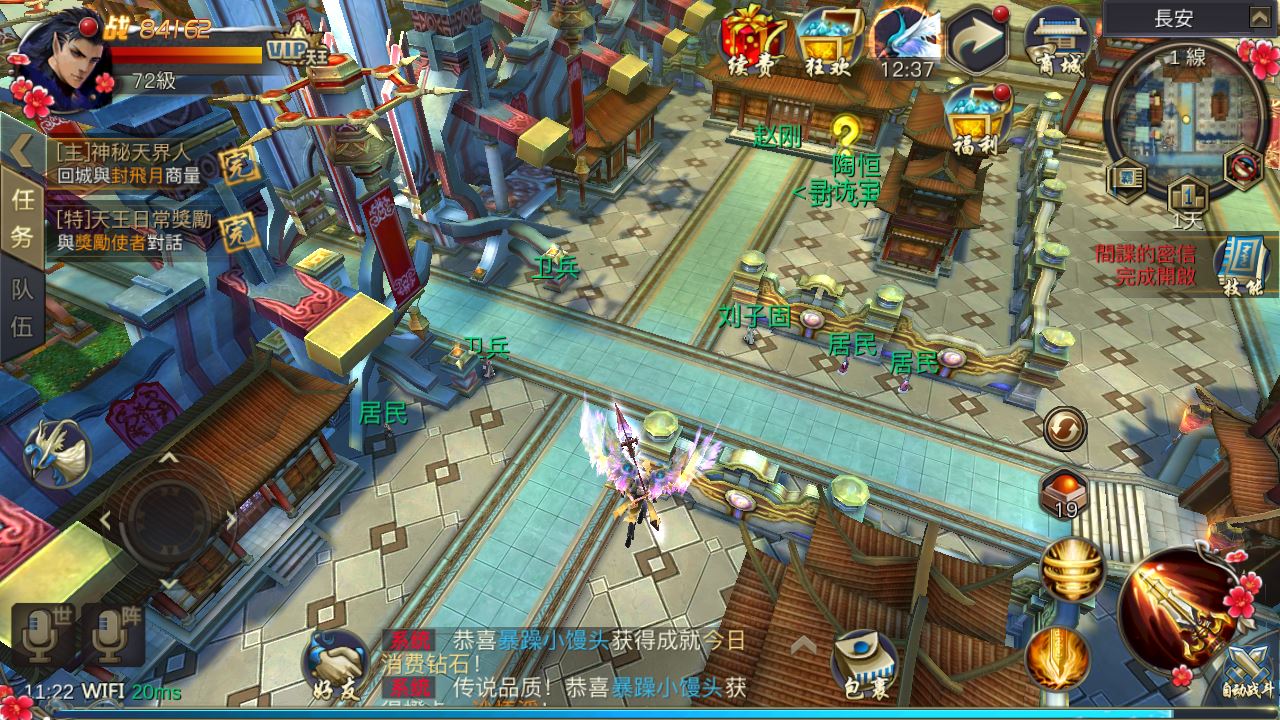Collapse the quest tracker panel arrow
The height and width of the screenshot is (720, 1280).
point(20,150)
